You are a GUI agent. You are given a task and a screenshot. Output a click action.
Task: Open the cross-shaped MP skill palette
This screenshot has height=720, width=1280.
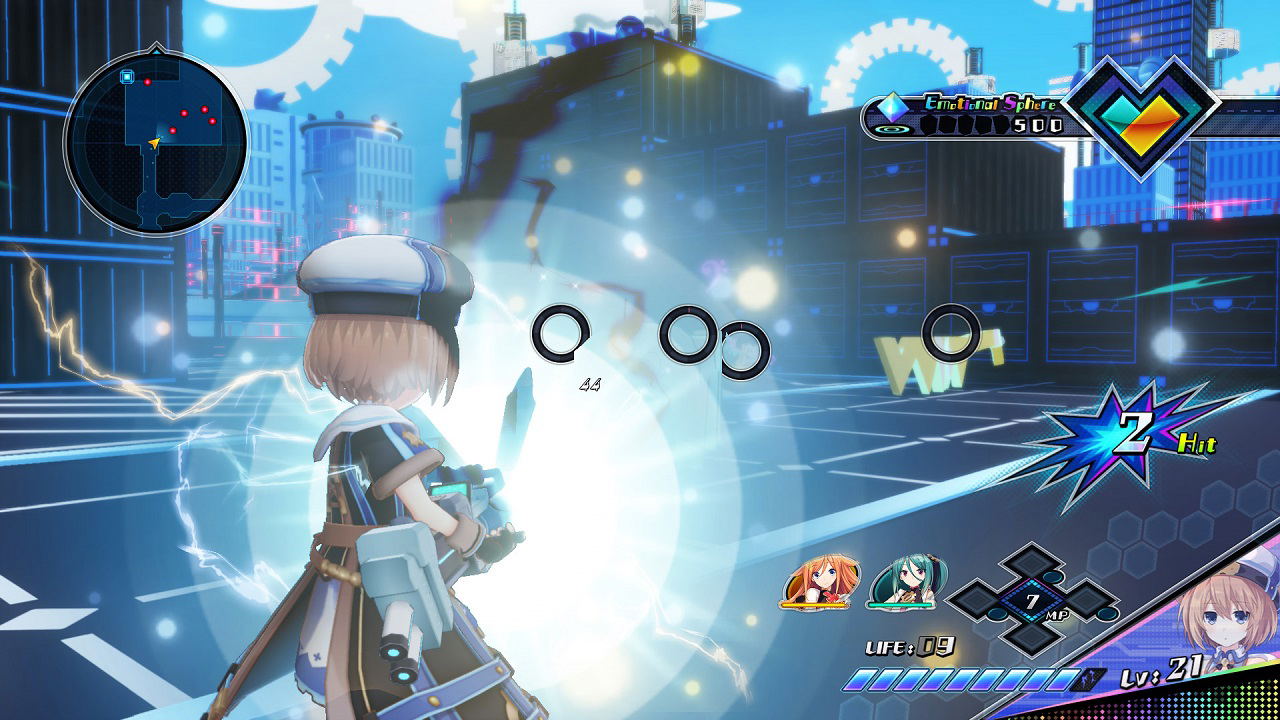tap(1033, 600)
